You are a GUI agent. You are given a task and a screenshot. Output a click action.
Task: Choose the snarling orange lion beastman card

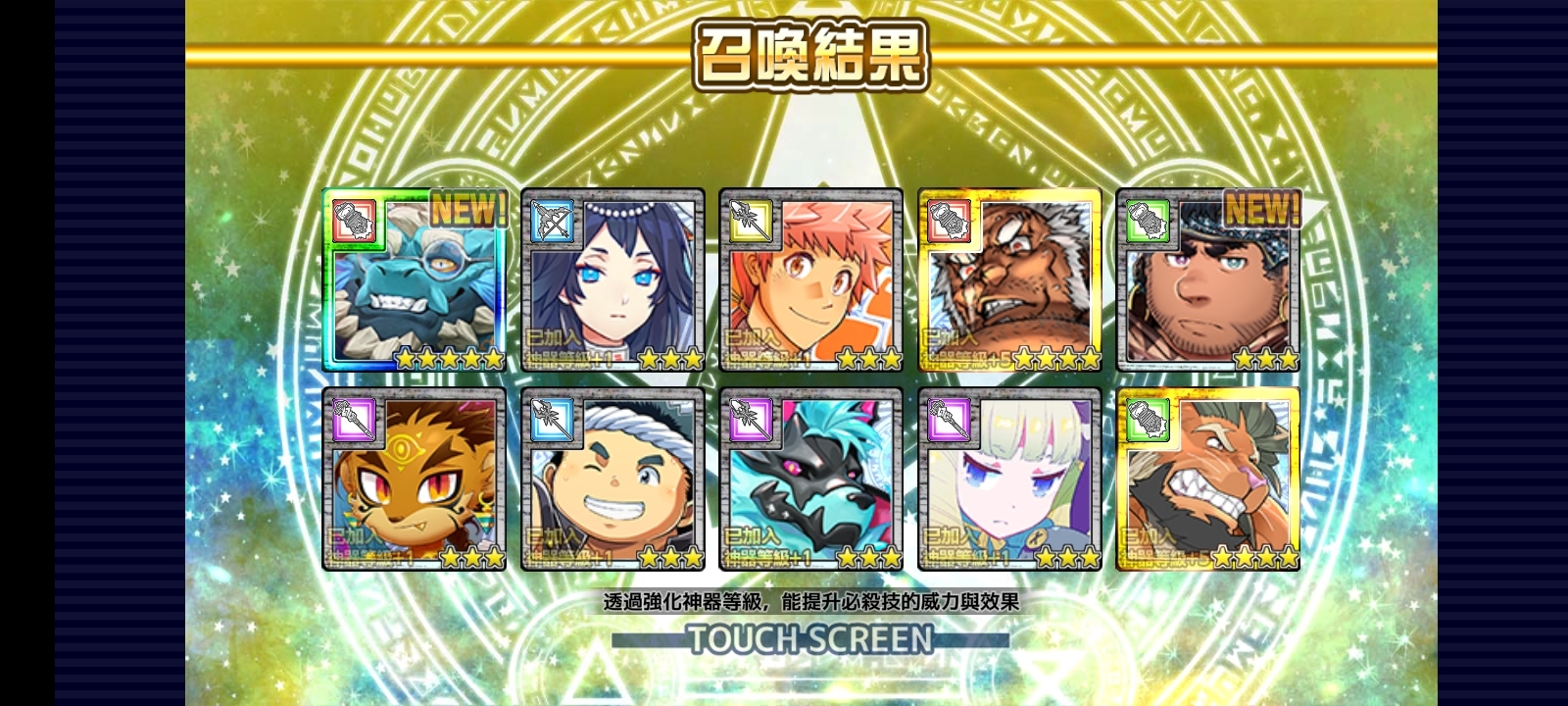coord(1208,479)
